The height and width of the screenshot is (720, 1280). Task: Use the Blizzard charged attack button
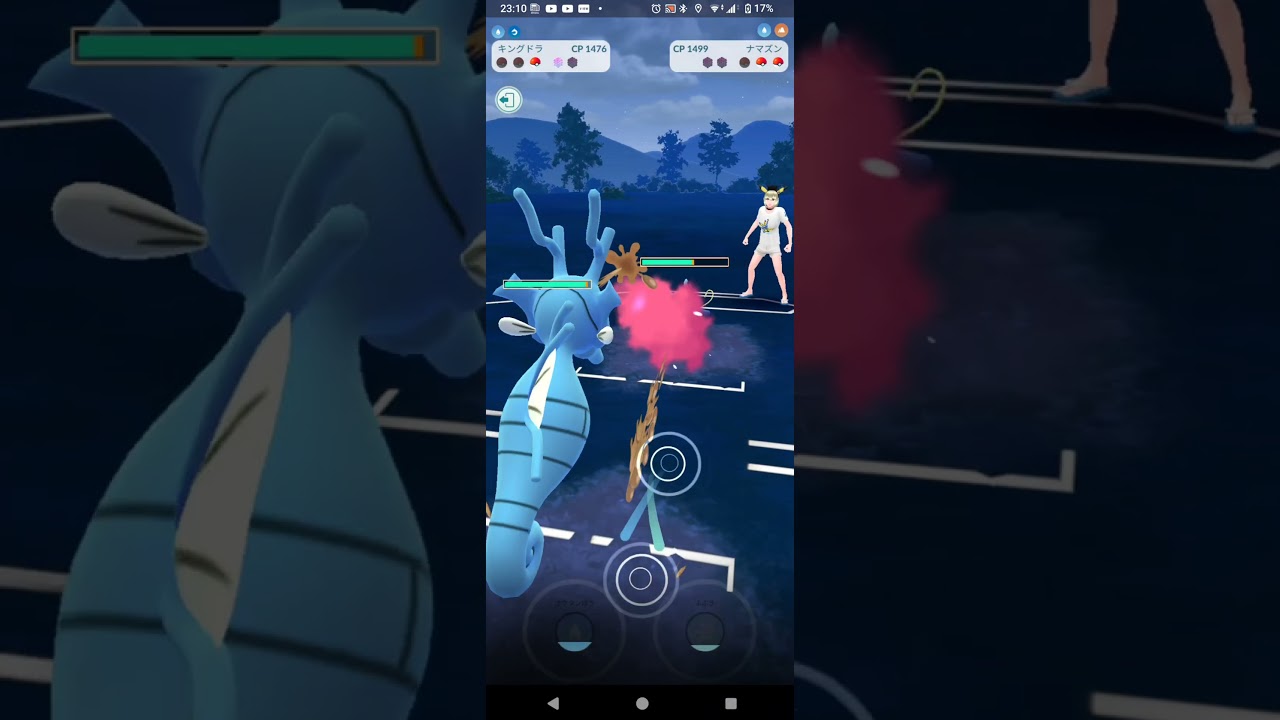(705, 632)
